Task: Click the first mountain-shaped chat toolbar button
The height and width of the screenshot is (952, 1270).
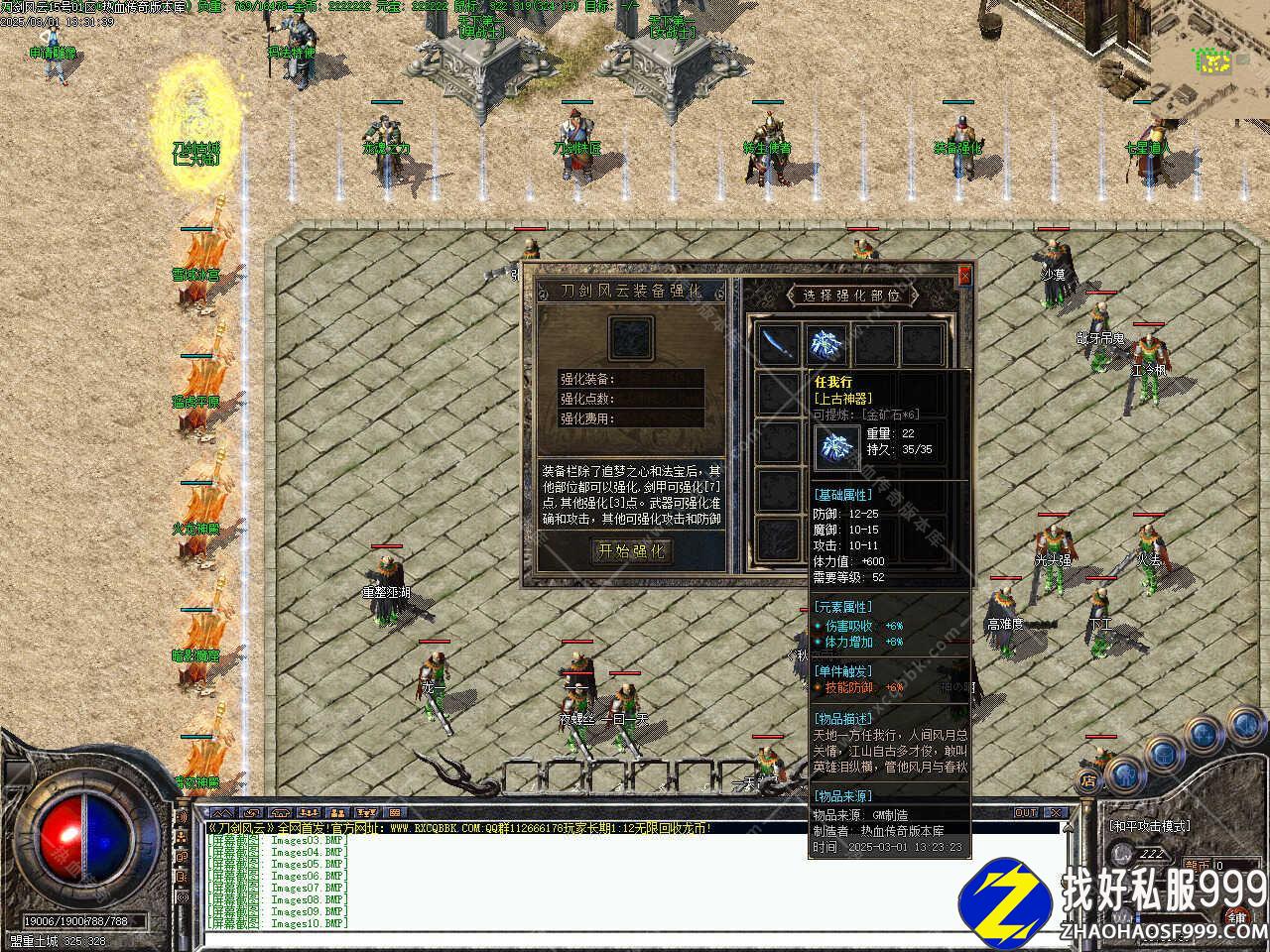Action: pyautogui.click(x=218, y=813)
